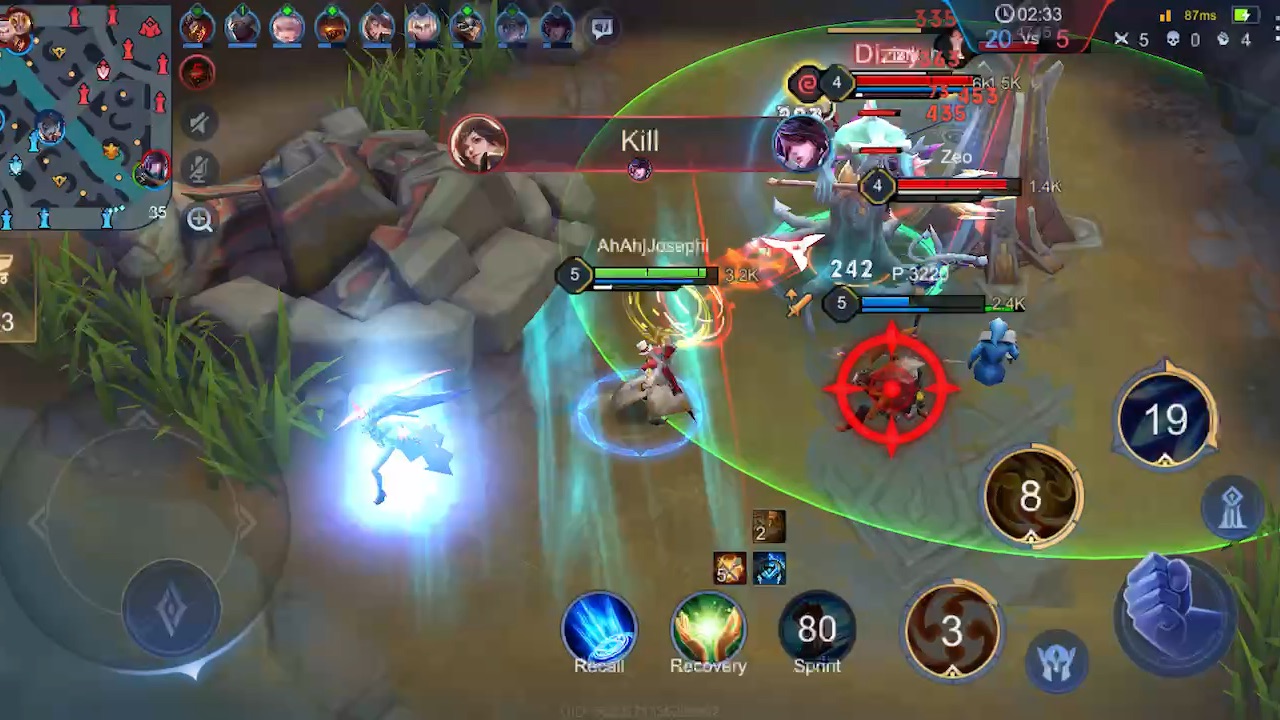Activate the ultimate skill showing 19

pyautogui.click(x=1165, y=420)
